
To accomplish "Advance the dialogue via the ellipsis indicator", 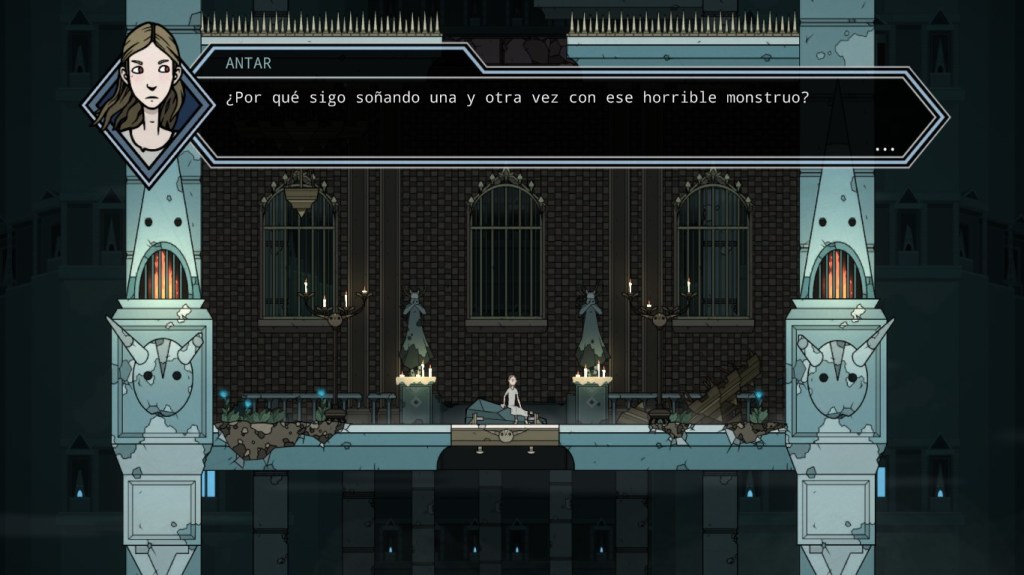I will 884,149.
